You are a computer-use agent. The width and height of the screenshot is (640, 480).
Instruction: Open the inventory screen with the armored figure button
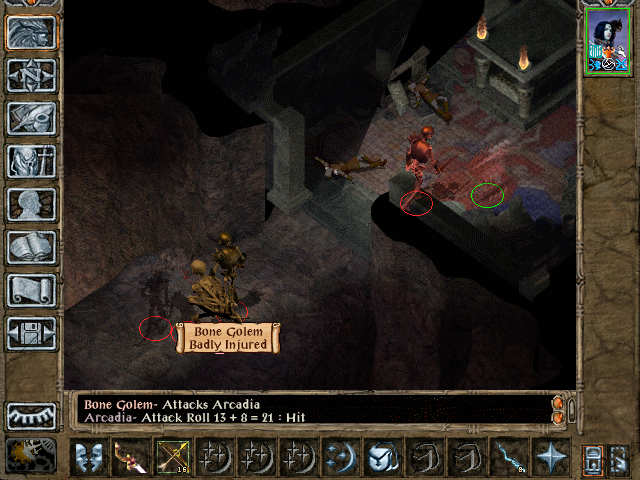click(31, 160)
